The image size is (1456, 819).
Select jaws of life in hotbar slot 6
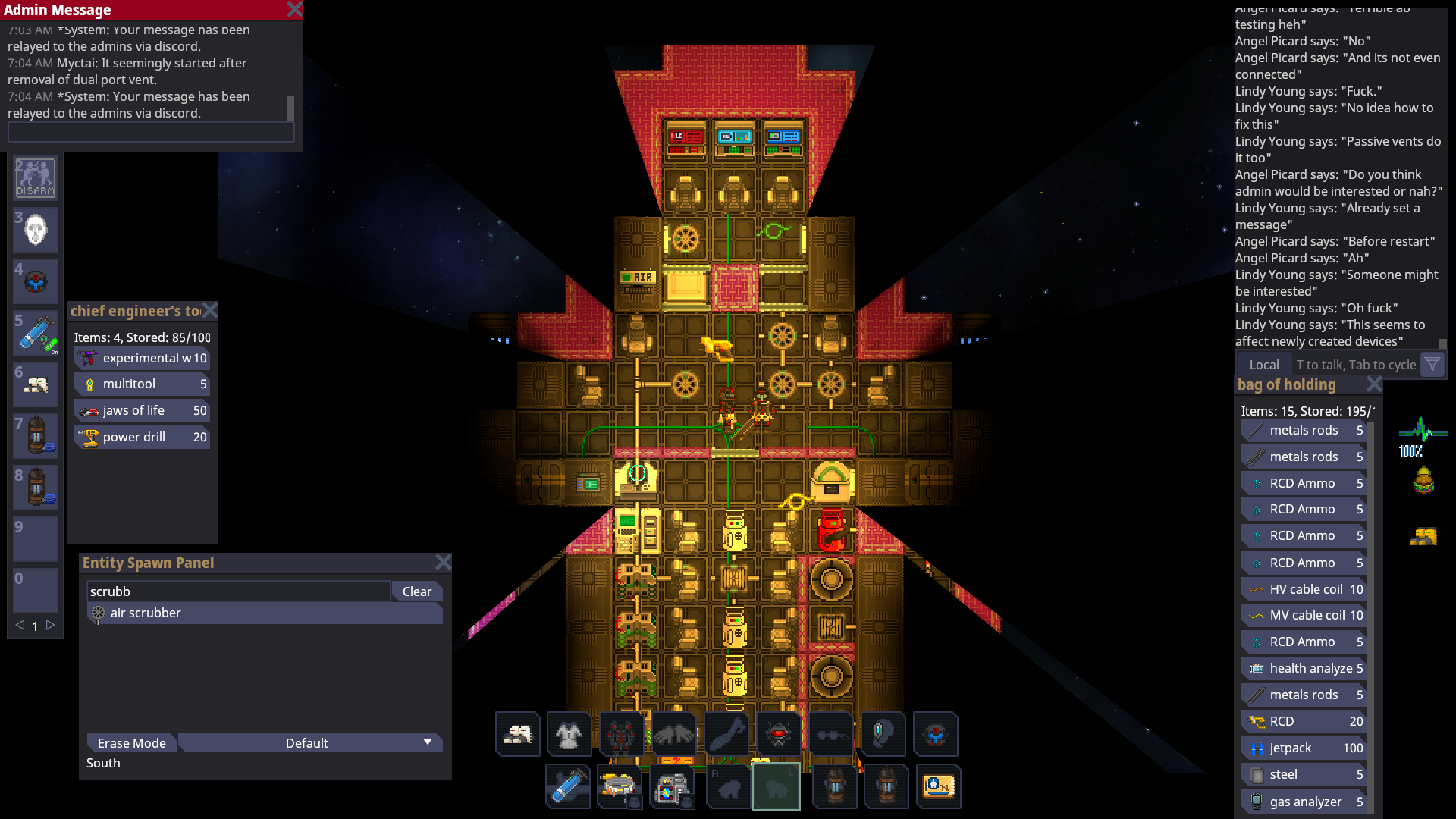pyautogui.click(x=35, y=384)
